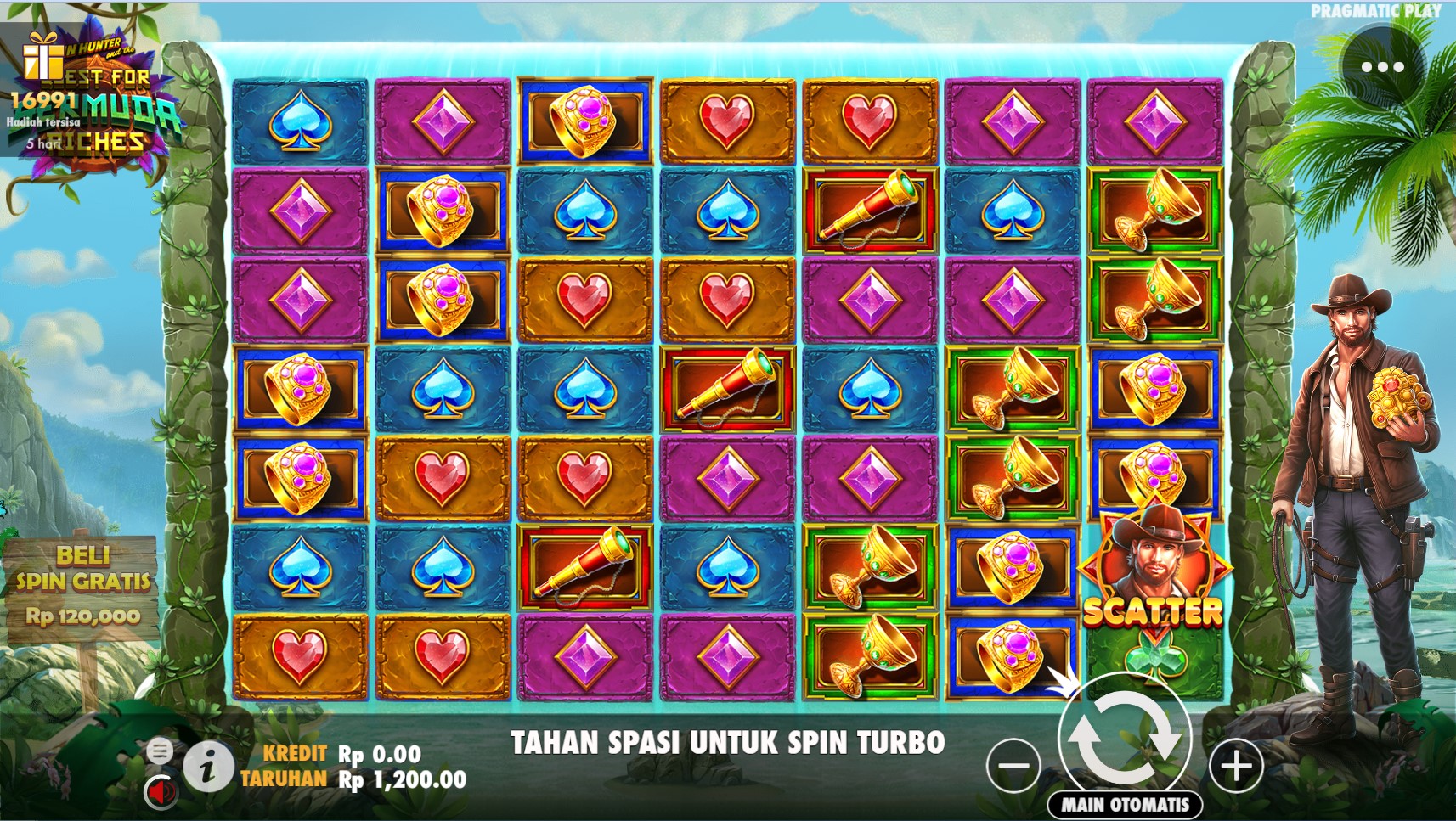The width and height of the screenshot is (1456, 821).
Task: Decrease the bet with the minus button
Action: [x=1013, y=765]
